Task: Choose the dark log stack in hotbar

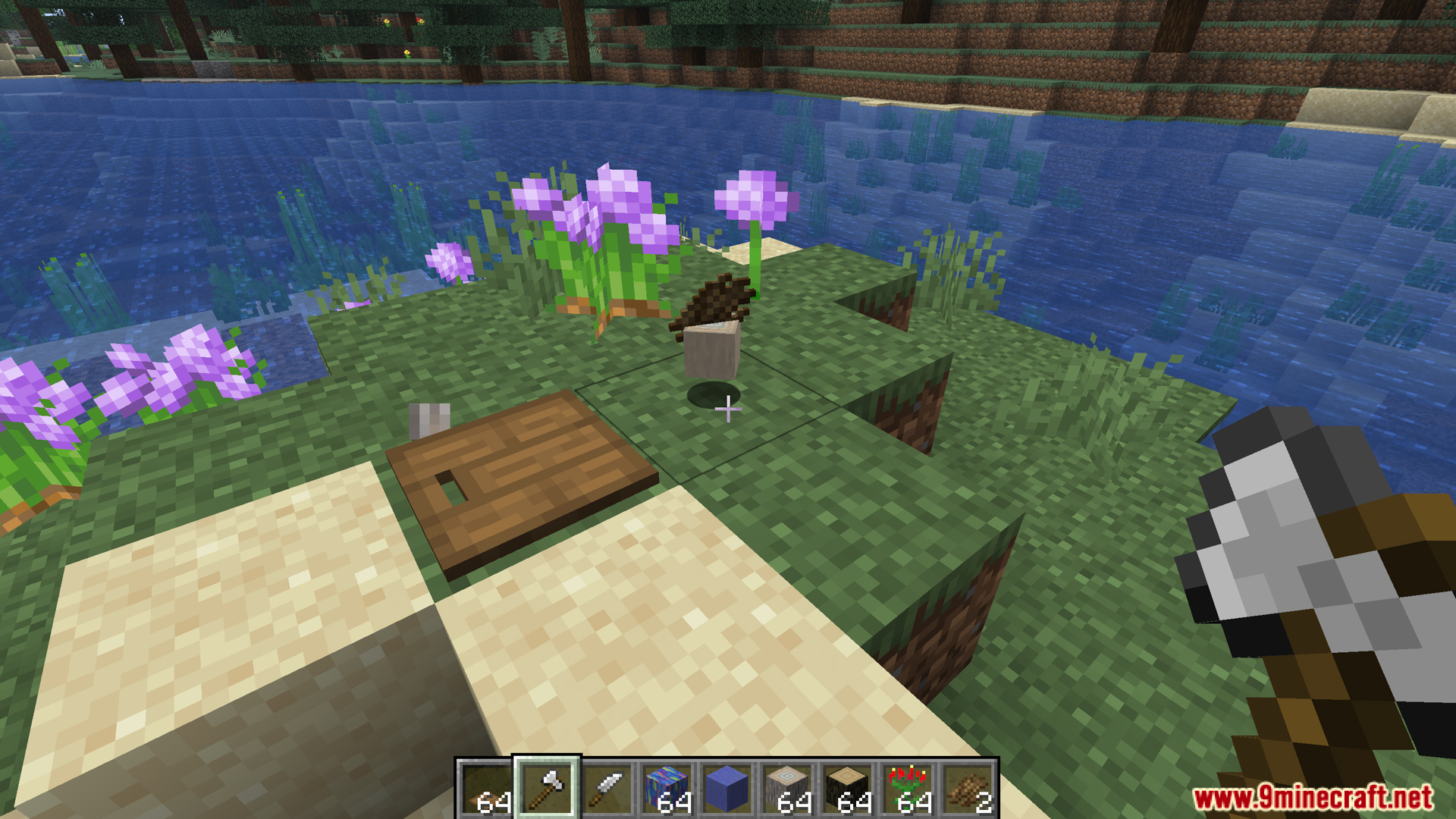Action: 847,789
